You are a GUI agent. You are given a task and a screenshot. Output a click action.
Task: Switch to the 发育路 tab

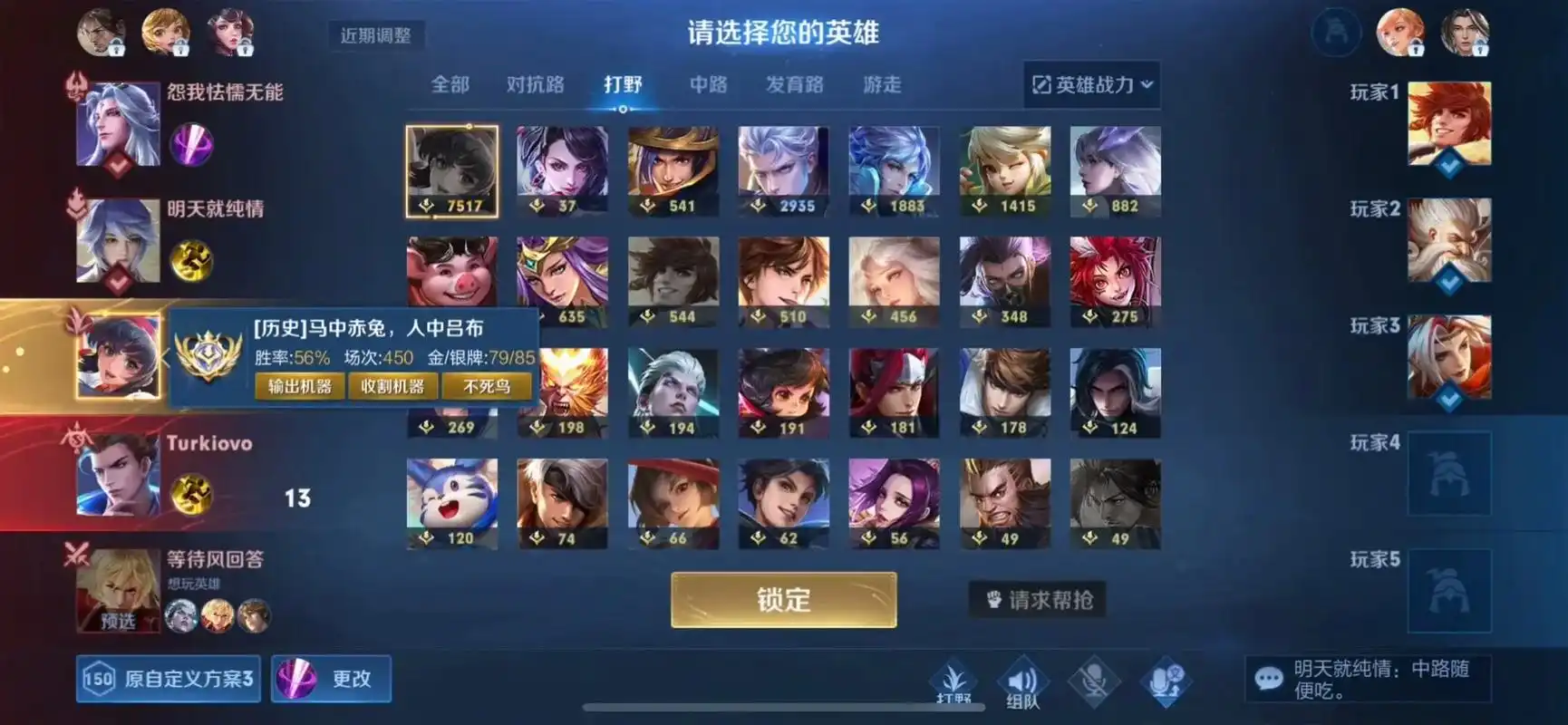795,84
